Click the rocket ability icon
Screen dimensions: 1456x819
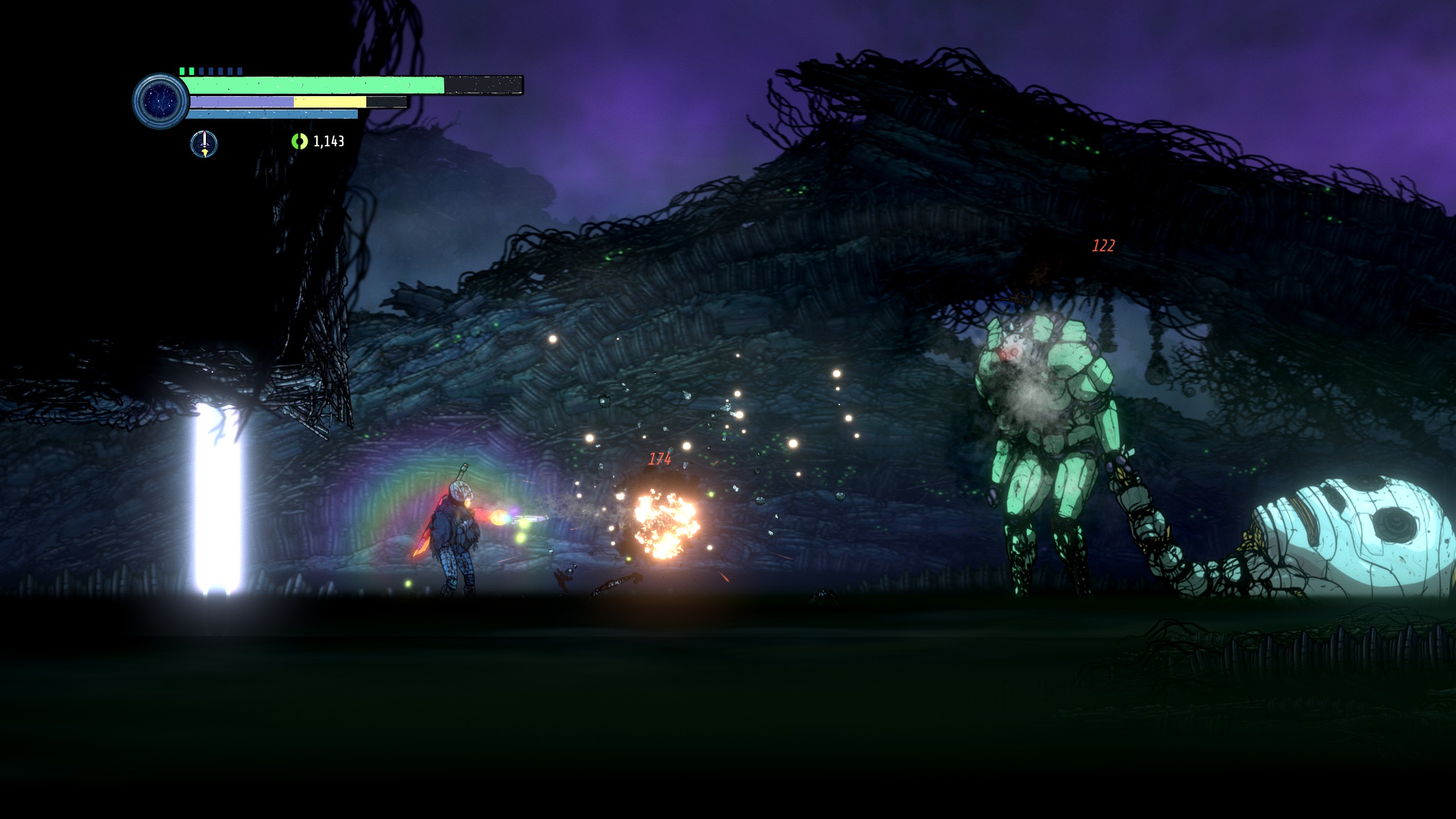[204, 143]
